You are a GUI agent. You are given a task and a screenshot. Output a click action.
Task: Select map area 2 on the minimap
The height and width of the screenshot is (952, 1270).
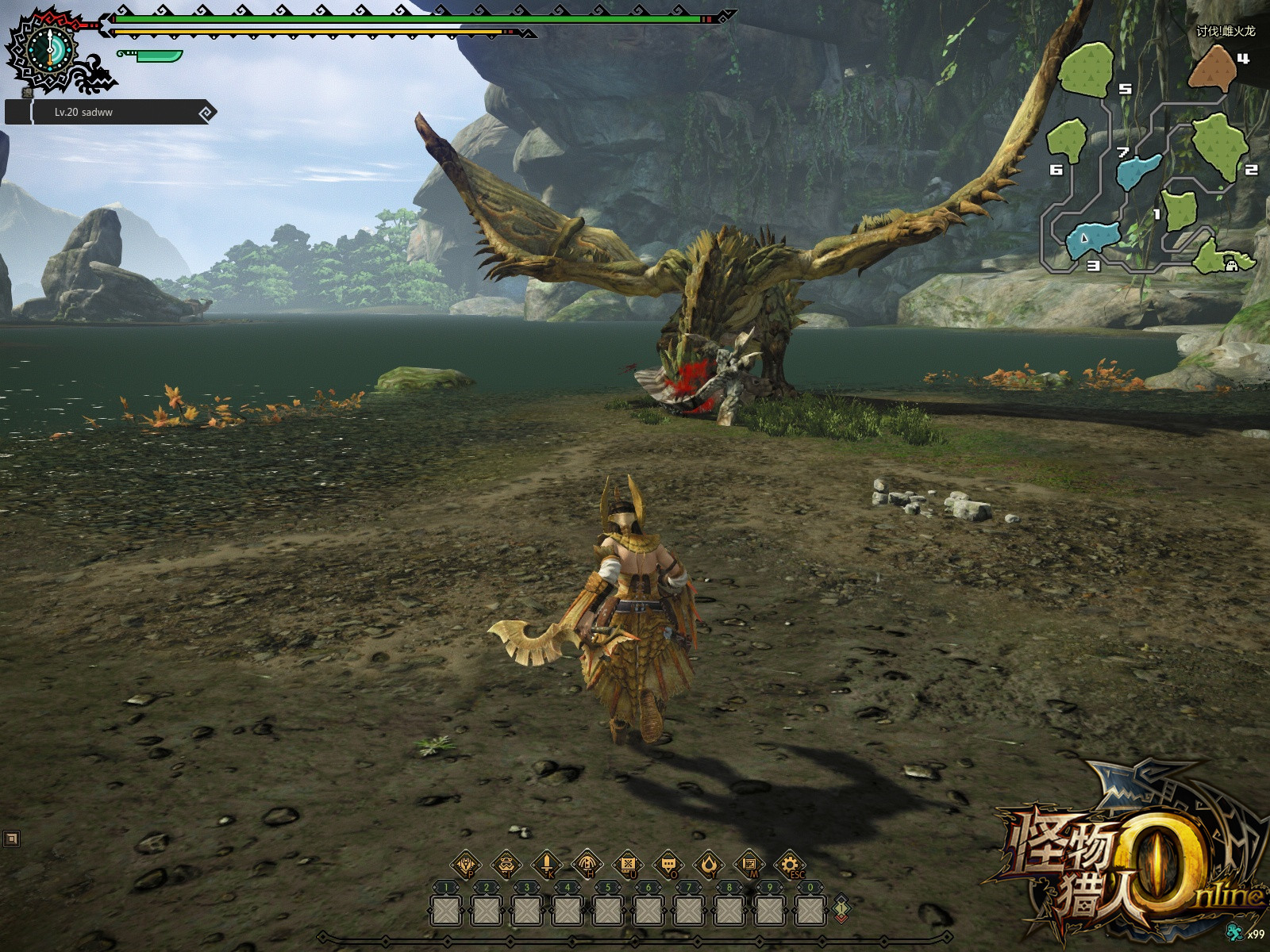pyautogui.click(x=1220, y=145)
